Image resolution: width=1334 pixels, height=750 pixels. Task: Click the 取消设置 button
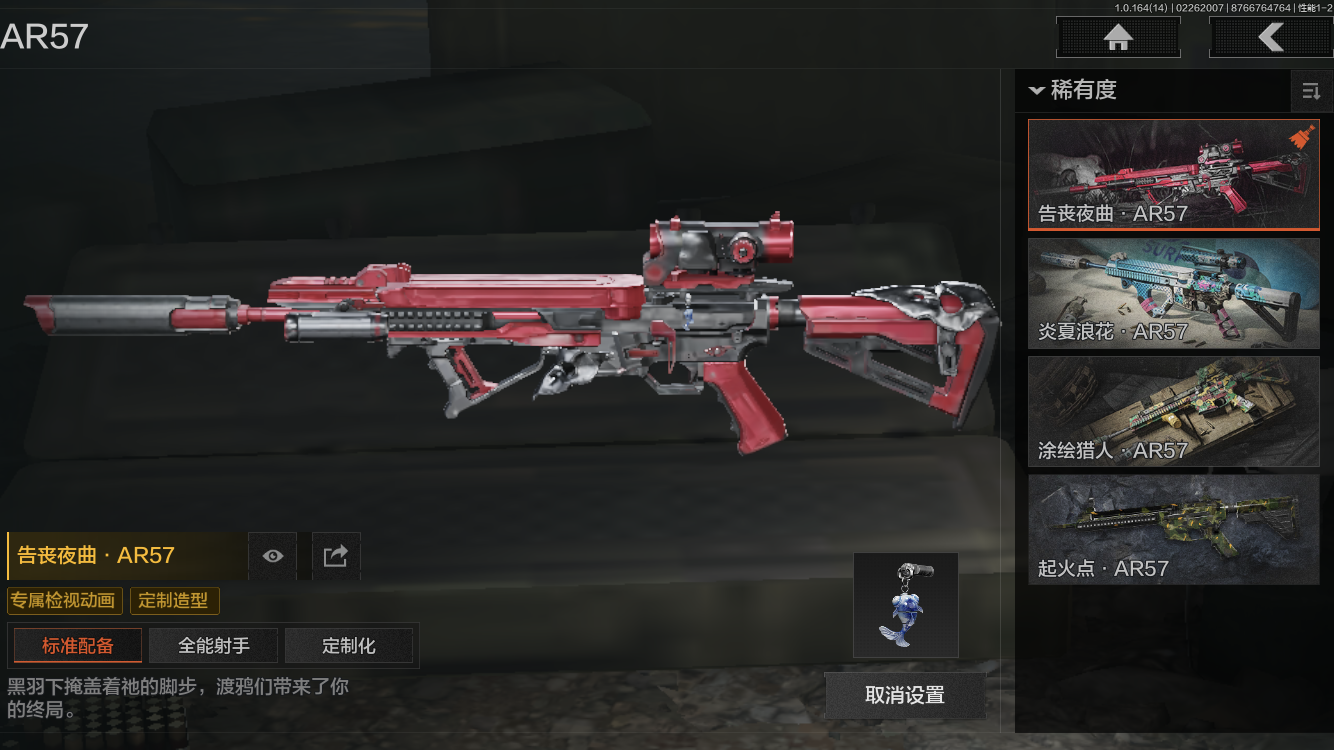(905, 695)
